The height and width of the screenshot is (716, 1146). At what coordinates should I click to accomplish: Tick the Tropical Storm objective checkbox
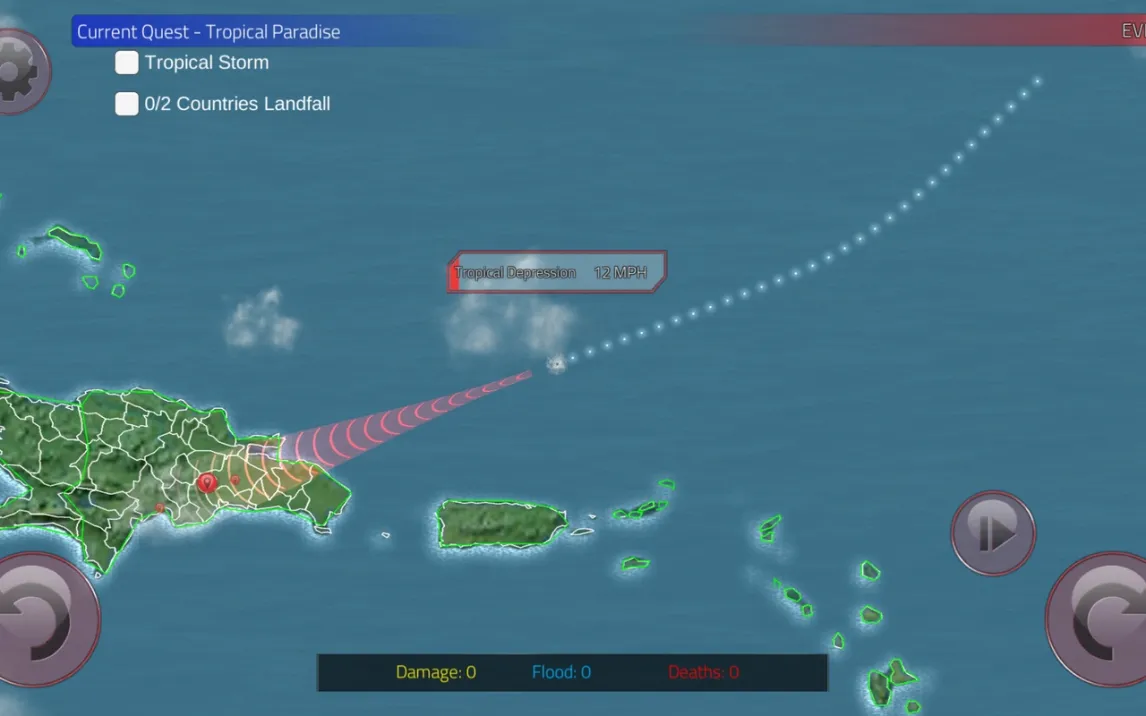point(127,63)
